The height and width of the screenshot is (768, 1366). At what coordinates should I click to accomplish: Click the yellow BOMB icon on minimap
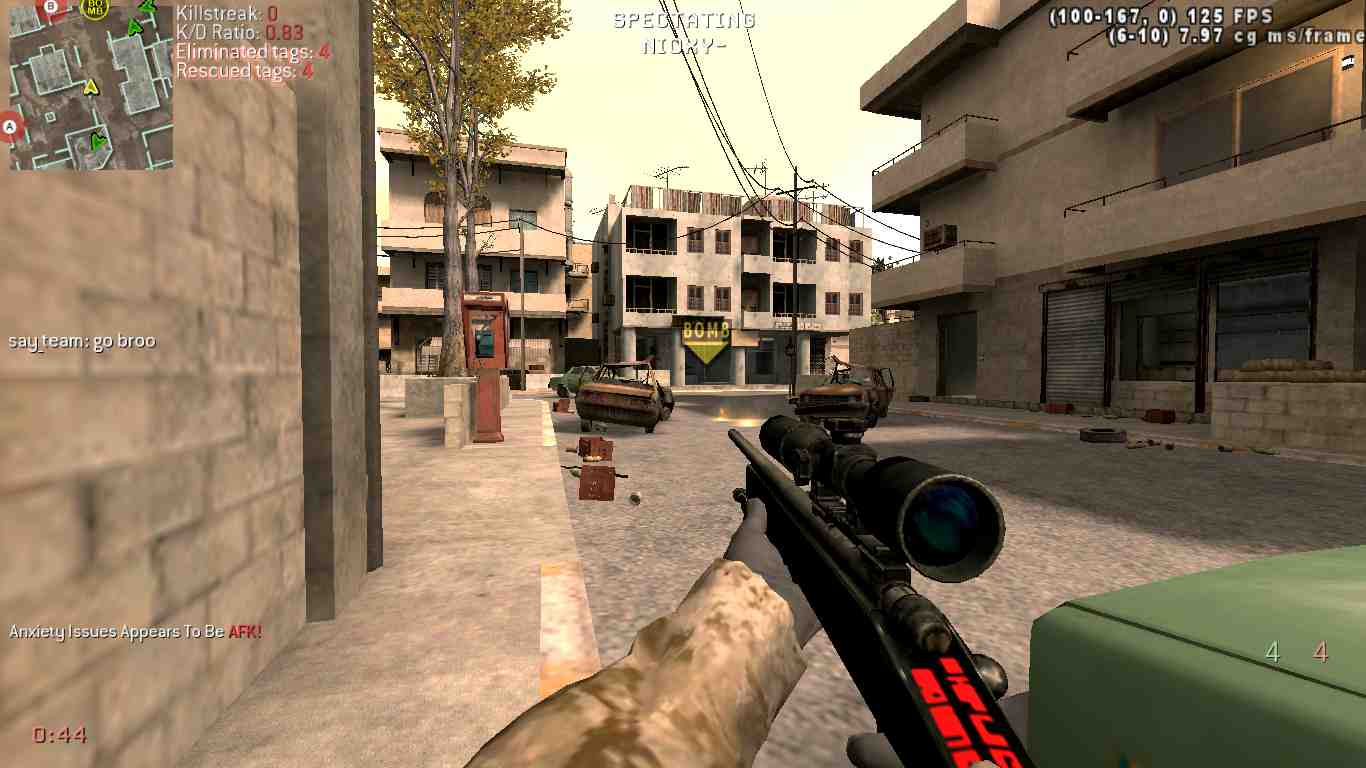(95, 9)
